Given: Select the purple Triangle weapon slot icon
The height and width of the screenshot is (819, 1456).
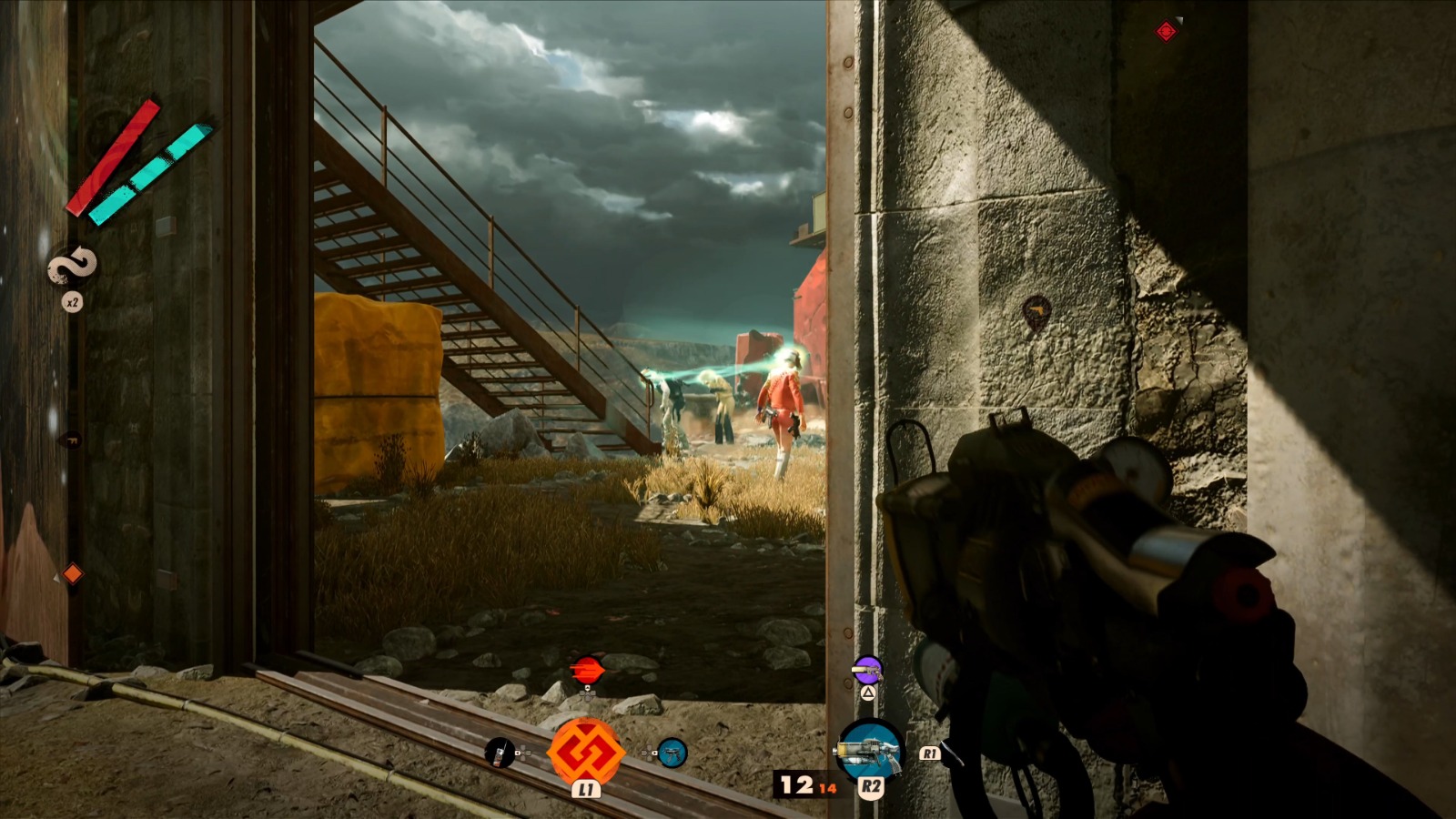Looking at the screenshot, I should tap(867, 671).
